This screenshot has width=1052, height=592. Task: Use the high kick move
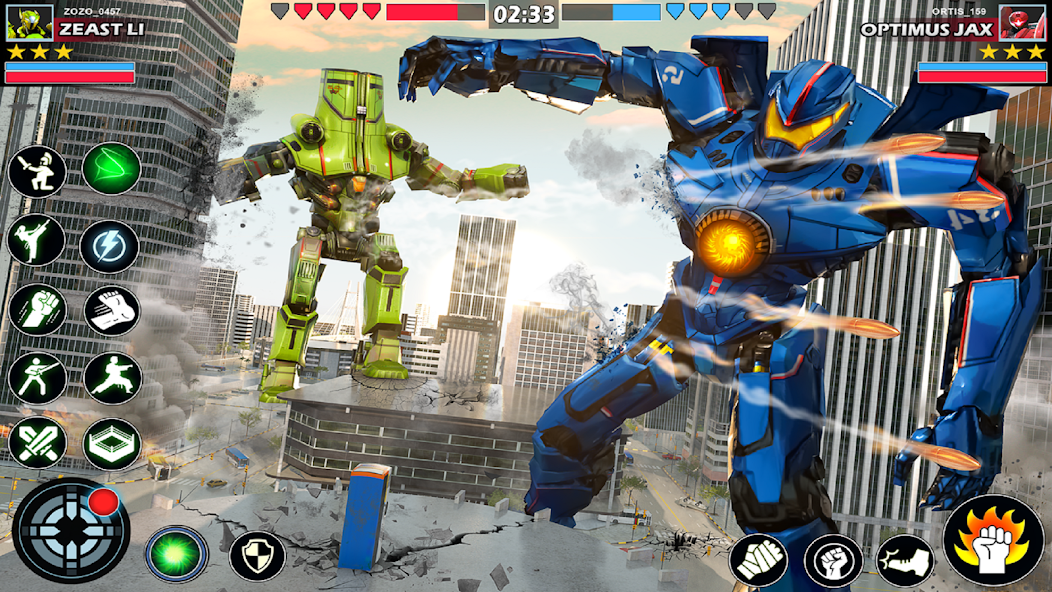pyautogui.click(x=37, y=241)
